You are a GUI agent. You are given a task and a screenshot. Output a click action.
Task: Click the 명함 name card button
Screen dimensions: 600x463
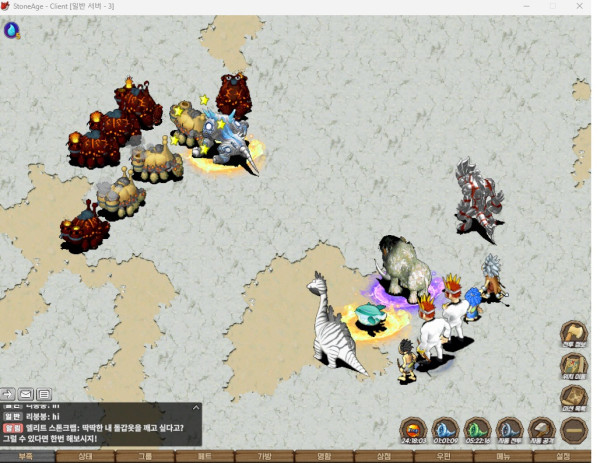pyautogui.click(x=324, y=456)
